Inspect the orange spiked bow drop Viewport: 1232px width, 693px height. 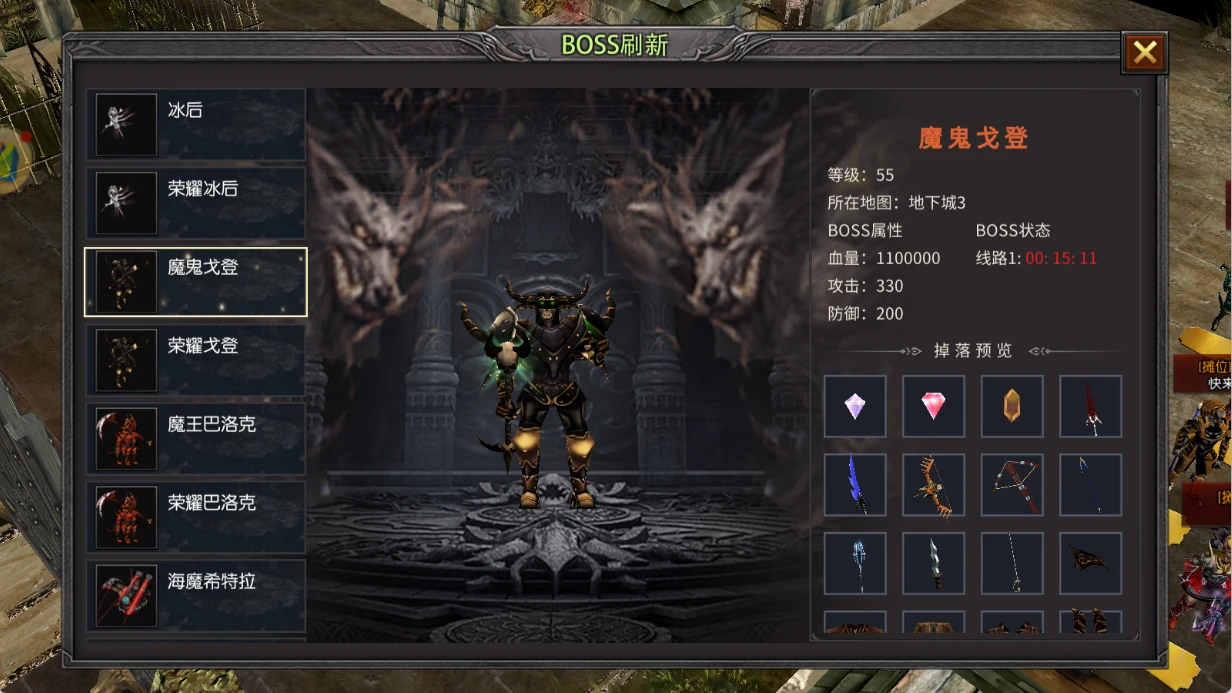coord(933,485)
